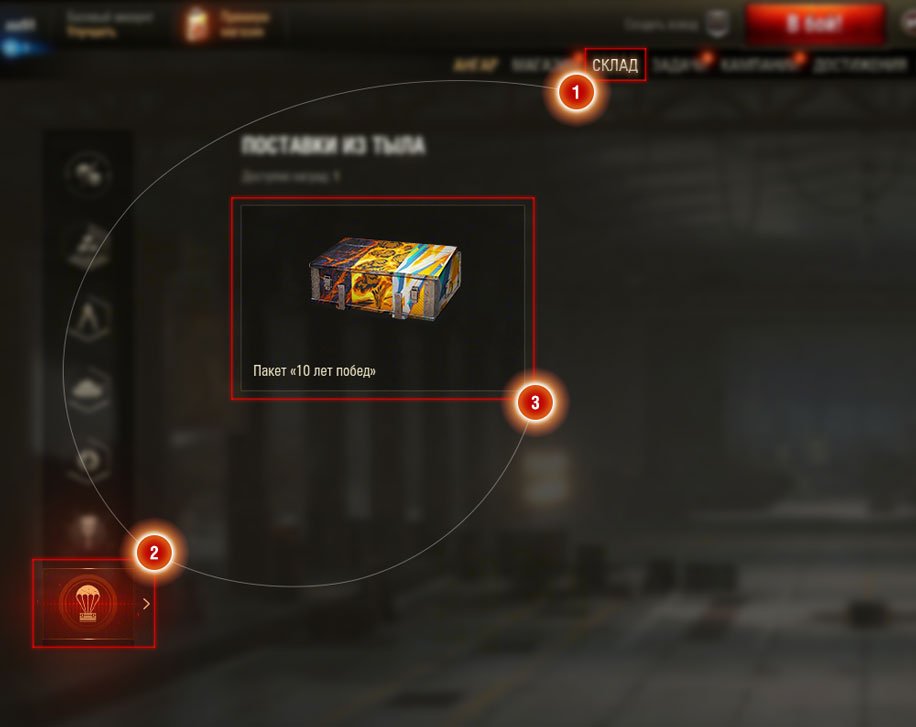Open the «10 лет побед» package
Viewport: 916px width, 727px height.
click(382, 298)
